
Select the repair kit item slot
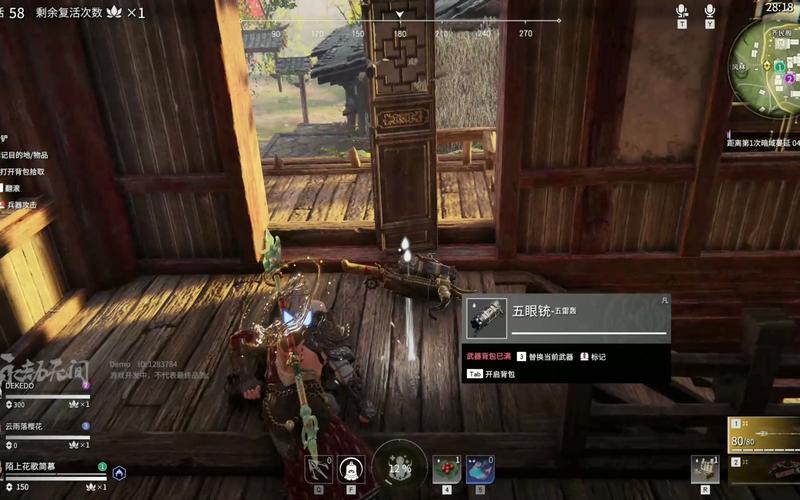[704, 467]
